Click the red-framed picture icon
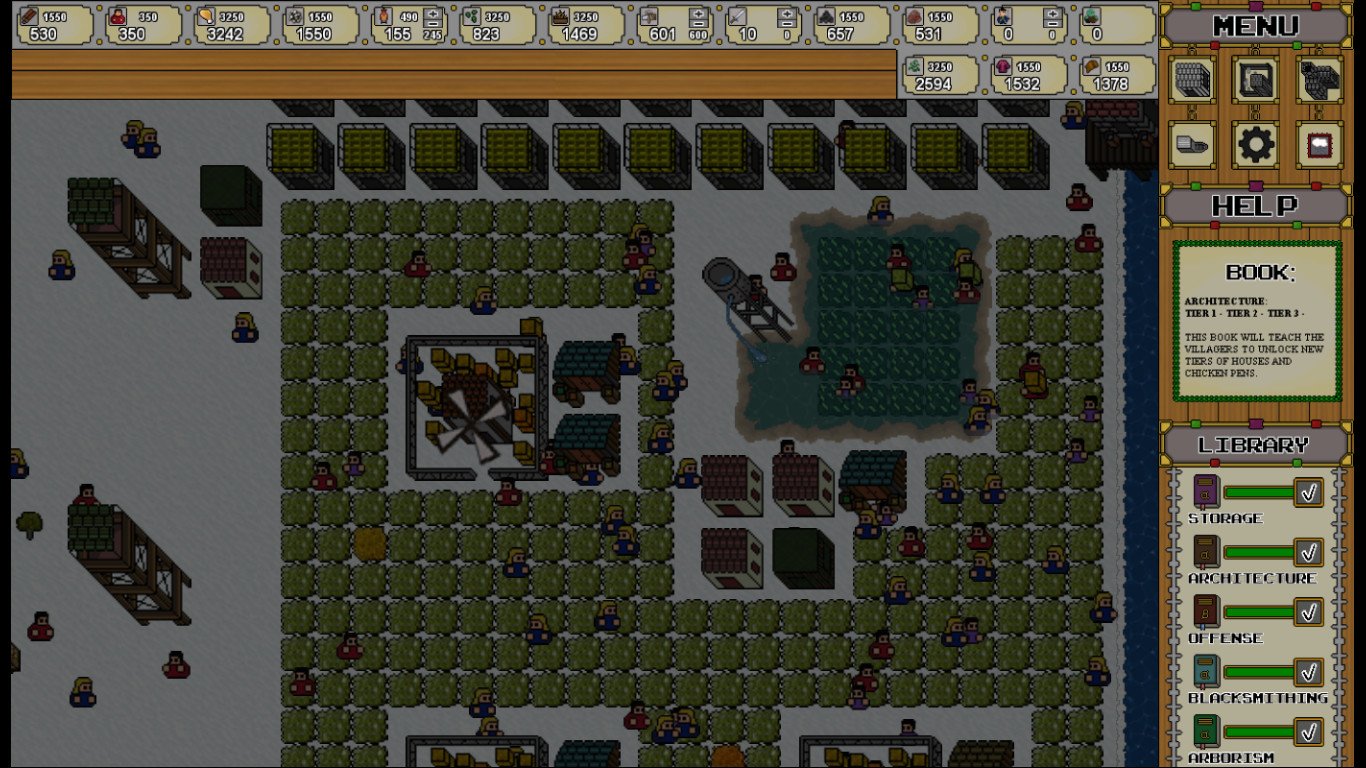This screenshot has width=1366, height=768. 1320,145
